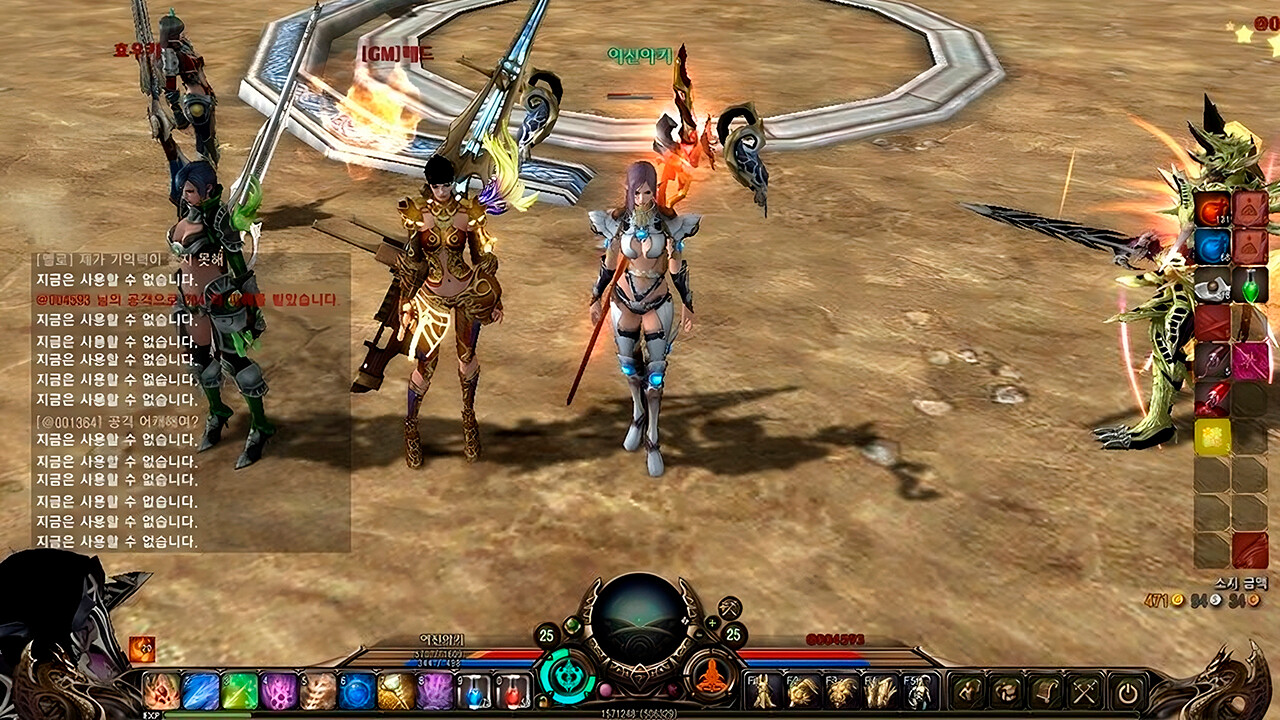The height and width of the screenshot is (720, 1280).
Task: Click the green potion in the inventory panel
Action: [x=1250, y=287]
